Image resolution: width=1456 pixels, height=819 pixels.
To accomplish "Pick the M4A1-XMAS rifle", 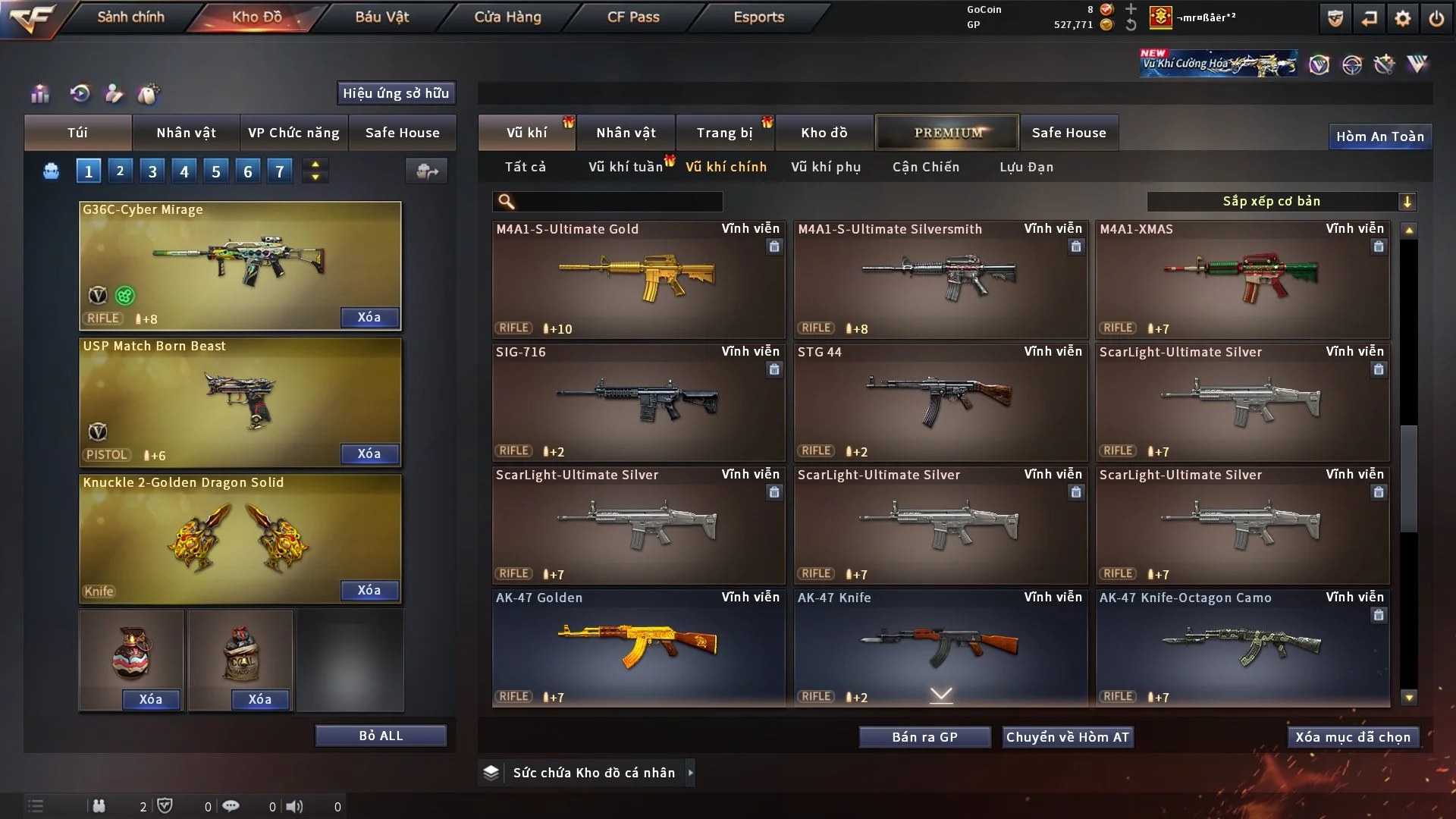I will (1241, 279).
